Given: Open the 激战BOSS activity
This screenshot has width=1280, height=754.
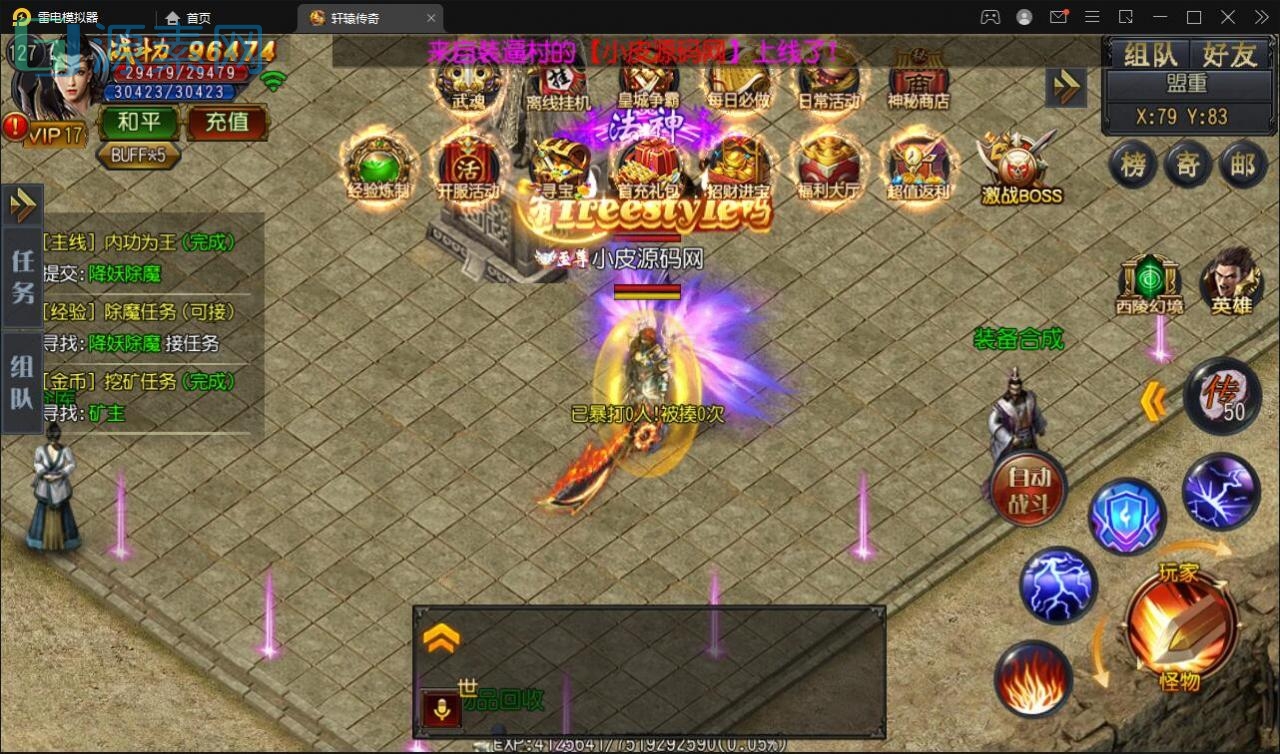Looking at the screenshot, I should coord(1017,170).
